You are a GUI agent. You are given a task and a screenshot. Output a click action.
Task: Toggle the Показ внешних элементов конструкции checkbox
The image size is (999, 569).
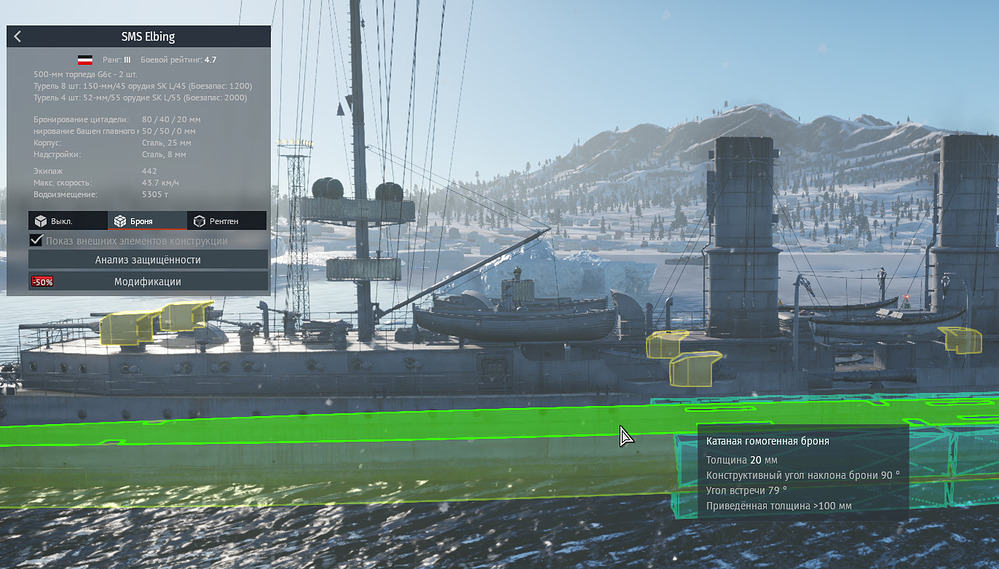[x=37, y=241]
